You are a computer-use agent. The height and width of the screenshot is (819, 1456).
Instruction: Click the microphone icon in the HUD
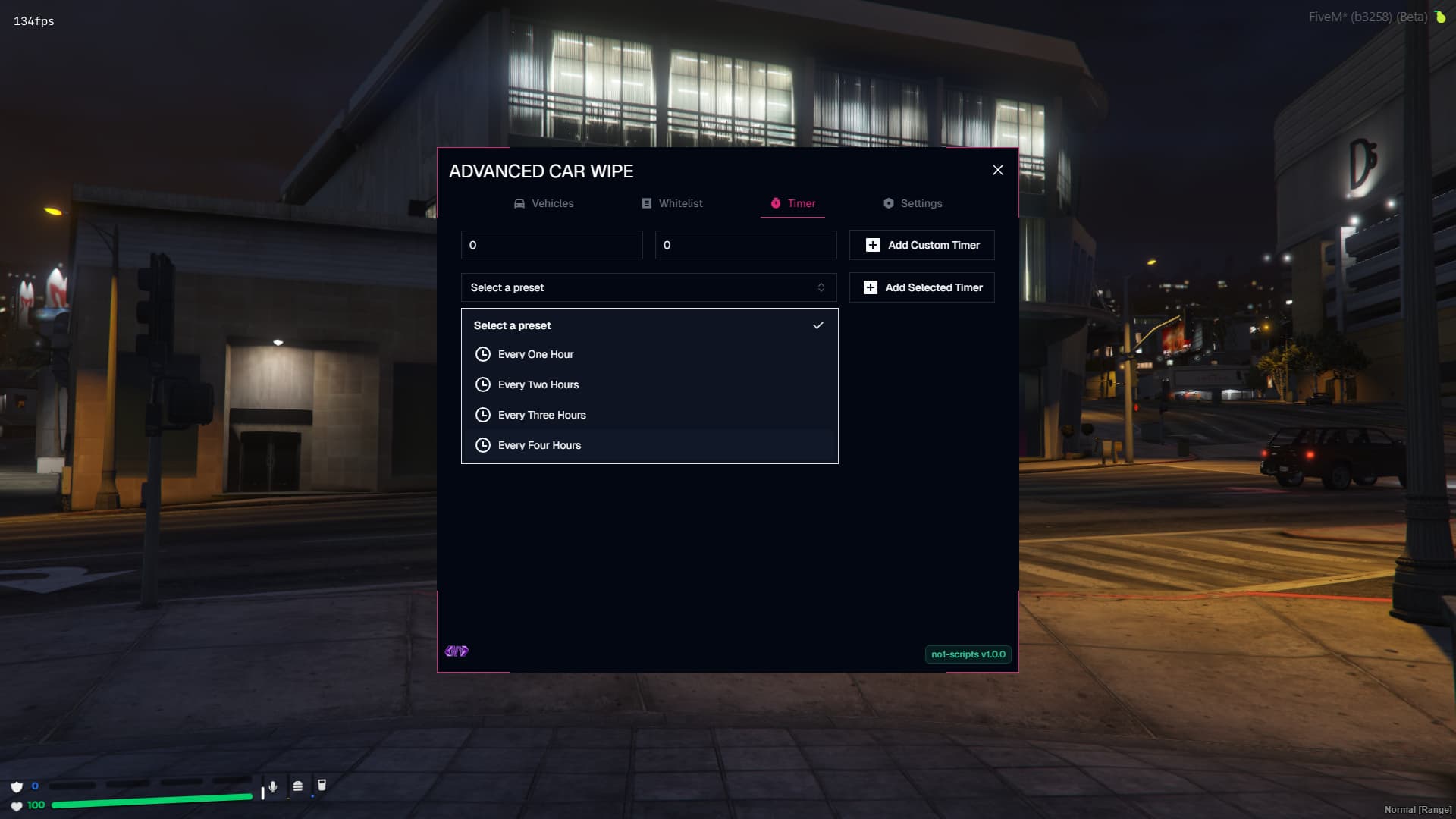[273, 787]
